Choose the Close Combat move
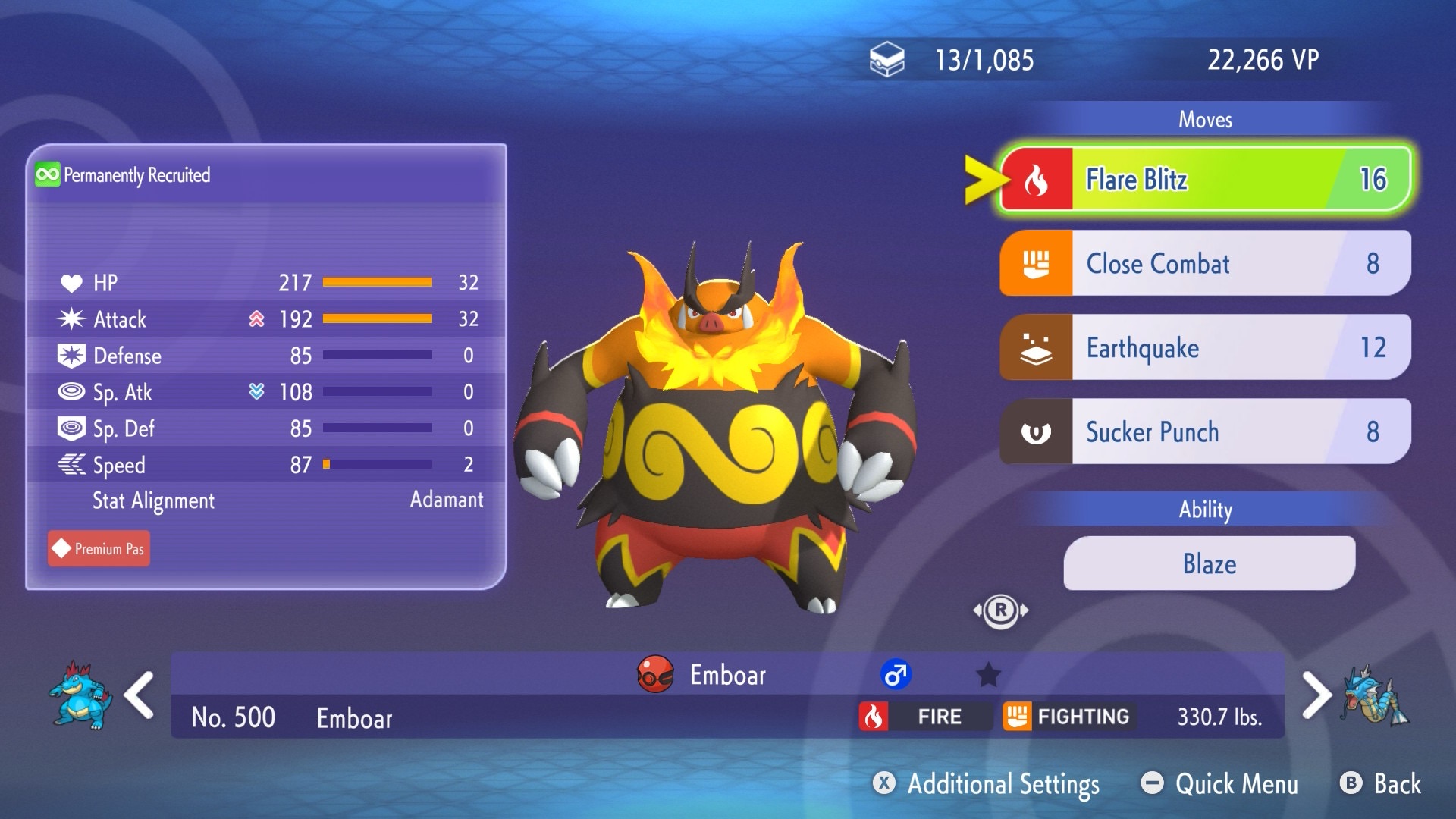The image size is (1456, 819). pyautogui.click(x=1204, y=264)
